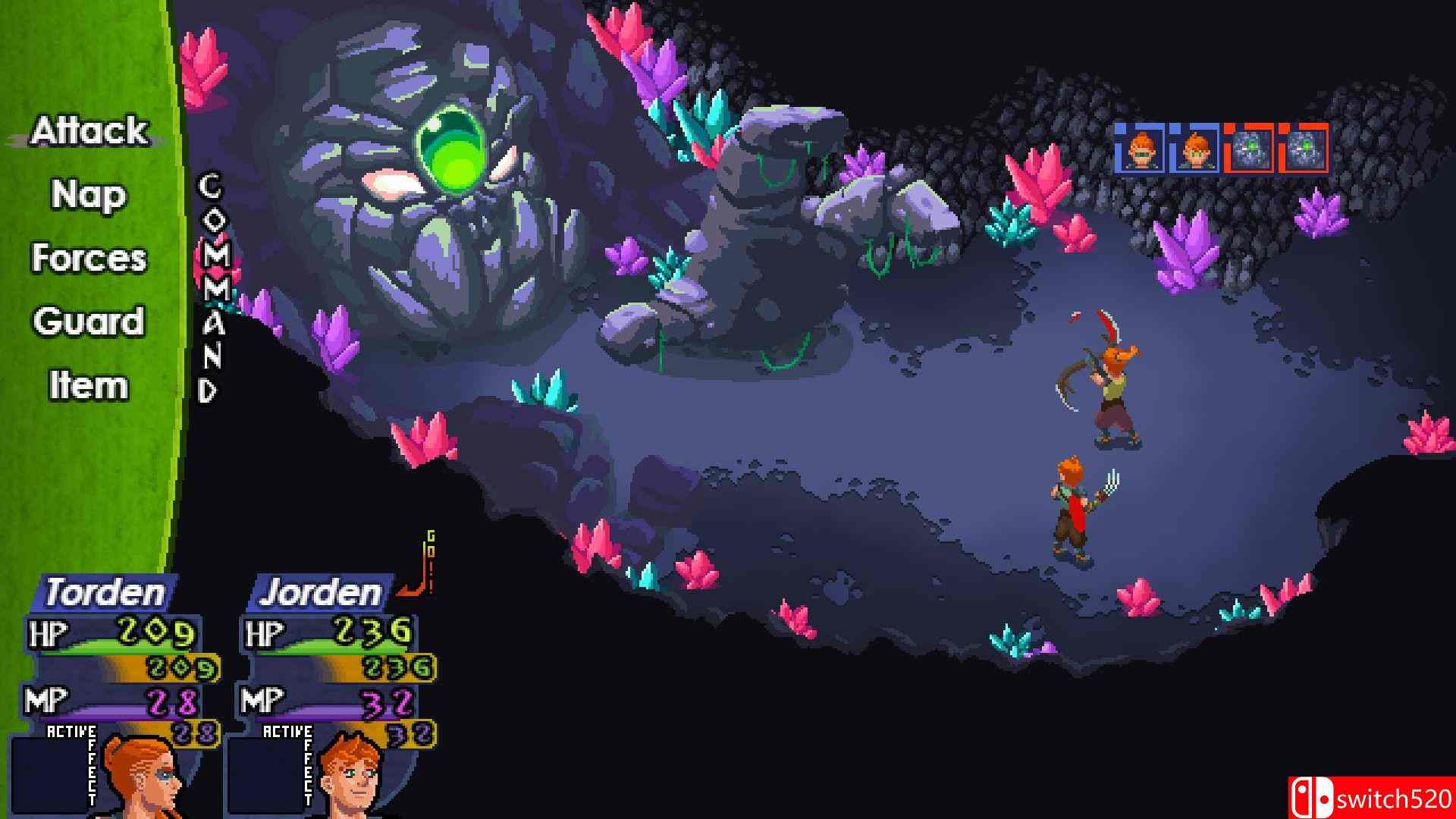Select Torden's name plate
Viewport: 1456px width, 819px height.
pos(105,592)
